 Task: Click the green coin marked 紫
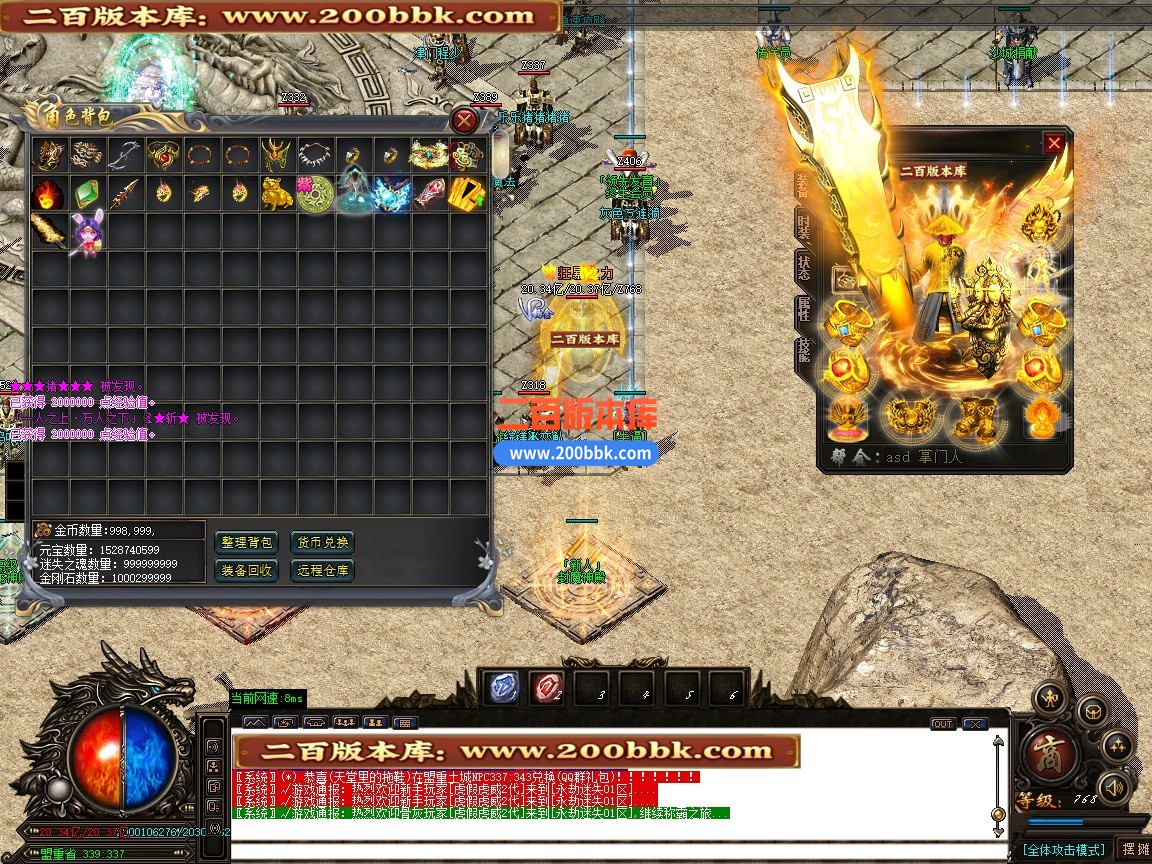click(x=315, y=193)
